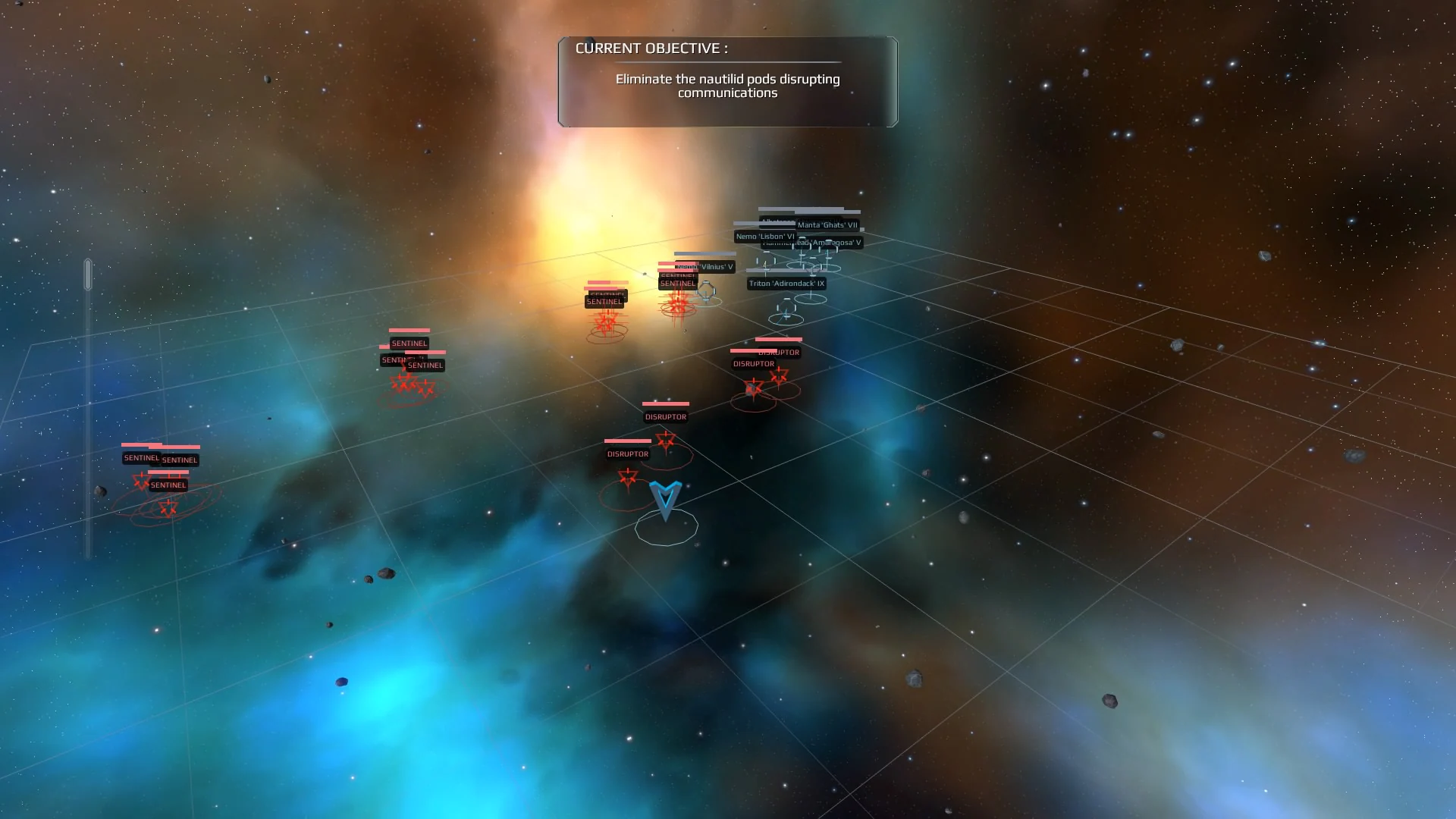
Task: Target the lower DISRUPTOR unit icon
Action: pyautogui.click(x=627, y=478)
